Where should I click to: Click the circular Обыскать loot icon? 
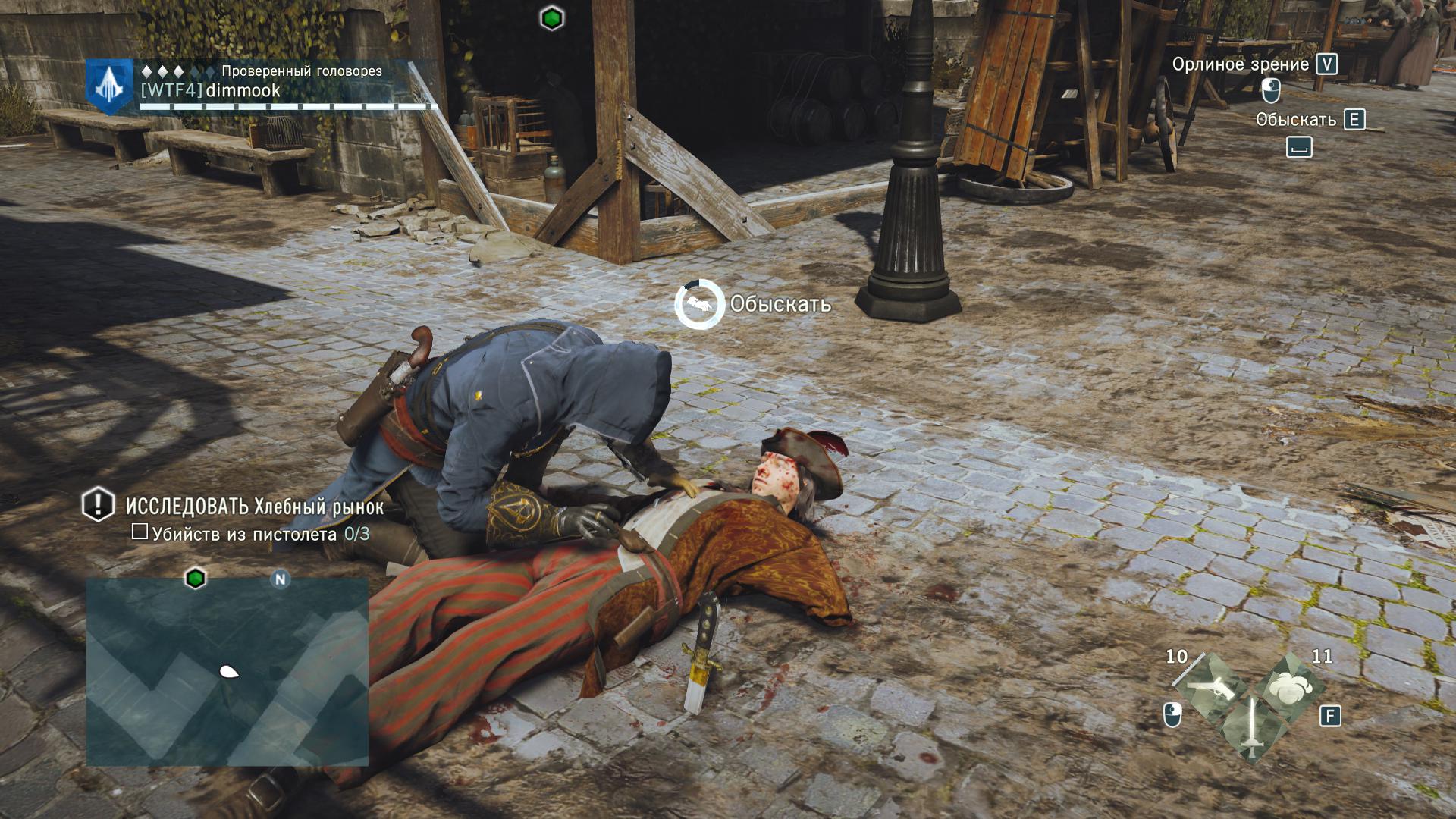(x=698, y=304)
